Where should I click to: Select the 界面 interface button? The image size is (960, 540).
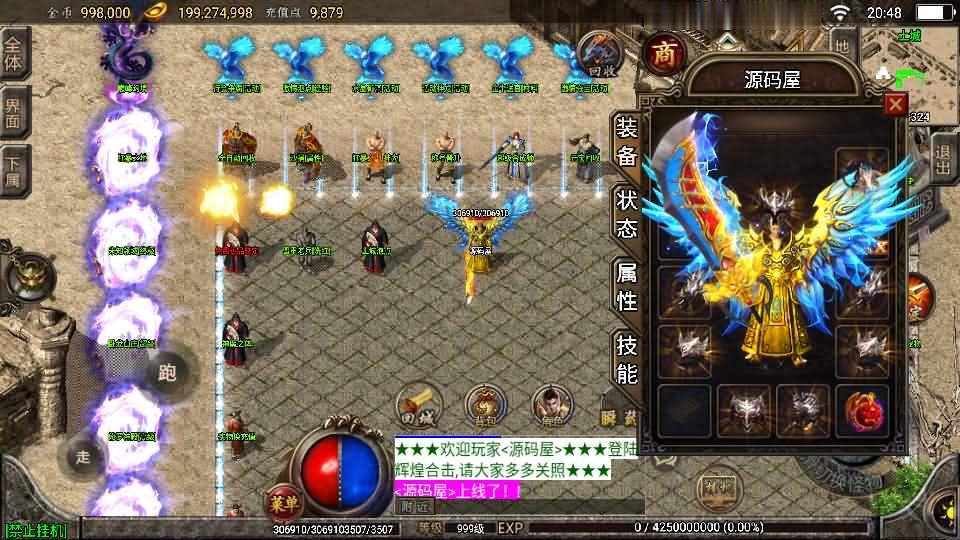(x=14, y=112)
